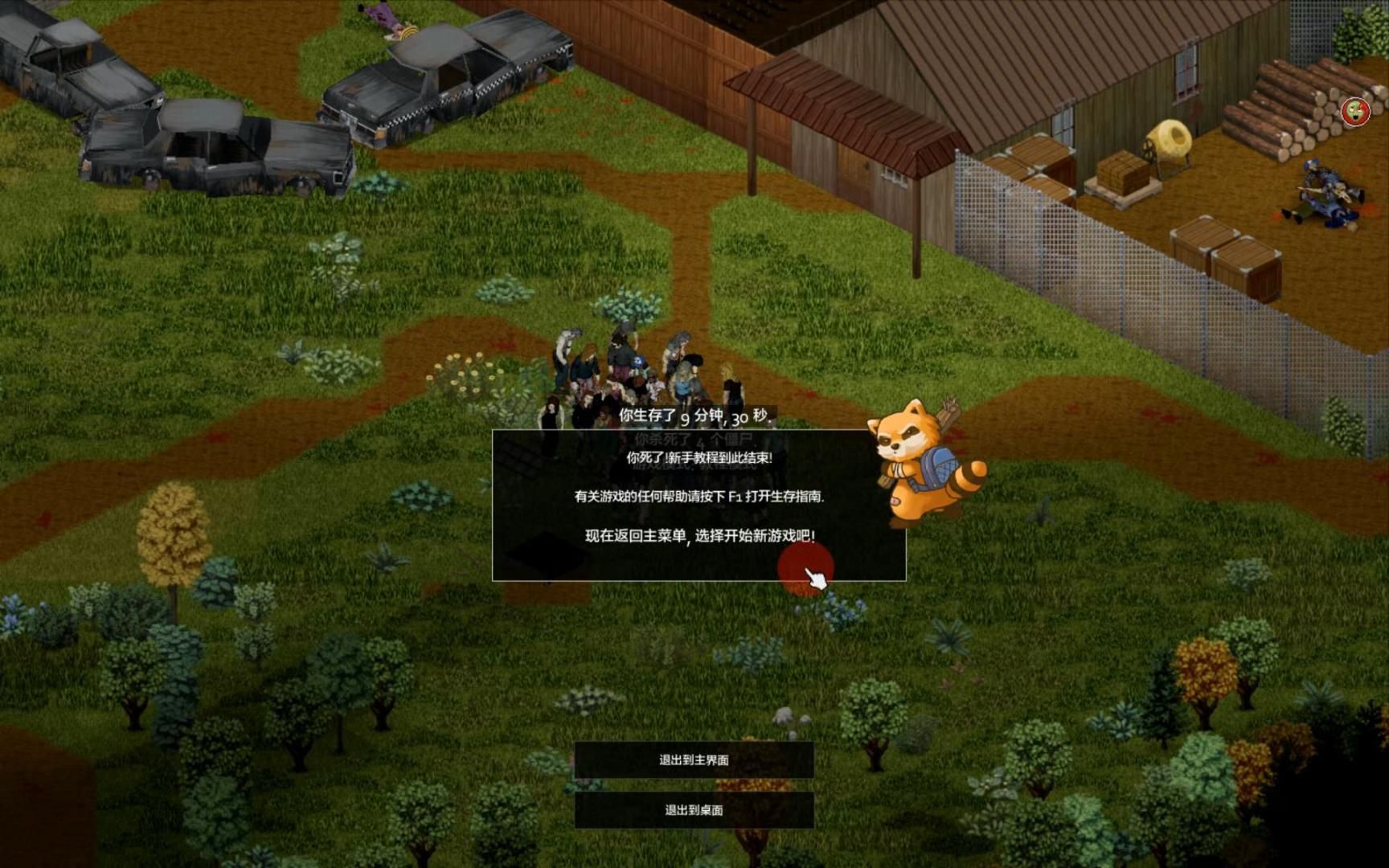Image resolution: width=1389 pixels, height=868 pixels.
Task: Click the 退出到主界面 button
Action: tap(693, 759)
